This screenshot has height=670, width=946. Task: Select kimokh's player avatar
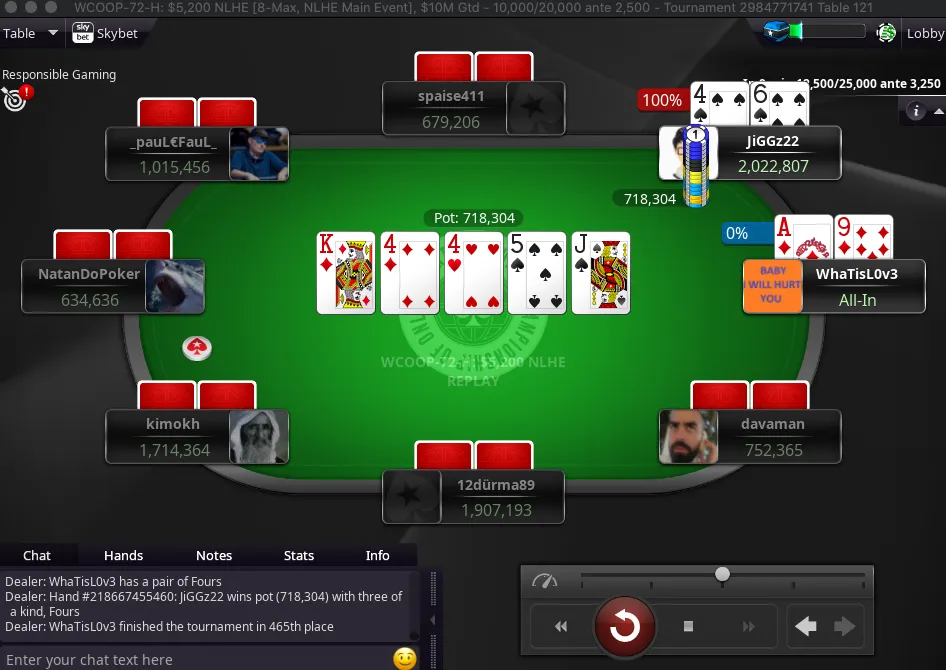coord(259,437)
